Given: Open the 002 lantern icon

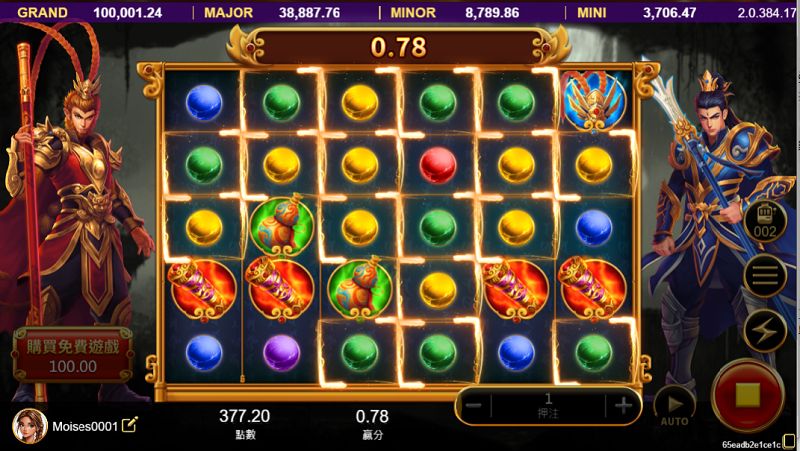Looking at the screenshot, I should pos(765,222).
